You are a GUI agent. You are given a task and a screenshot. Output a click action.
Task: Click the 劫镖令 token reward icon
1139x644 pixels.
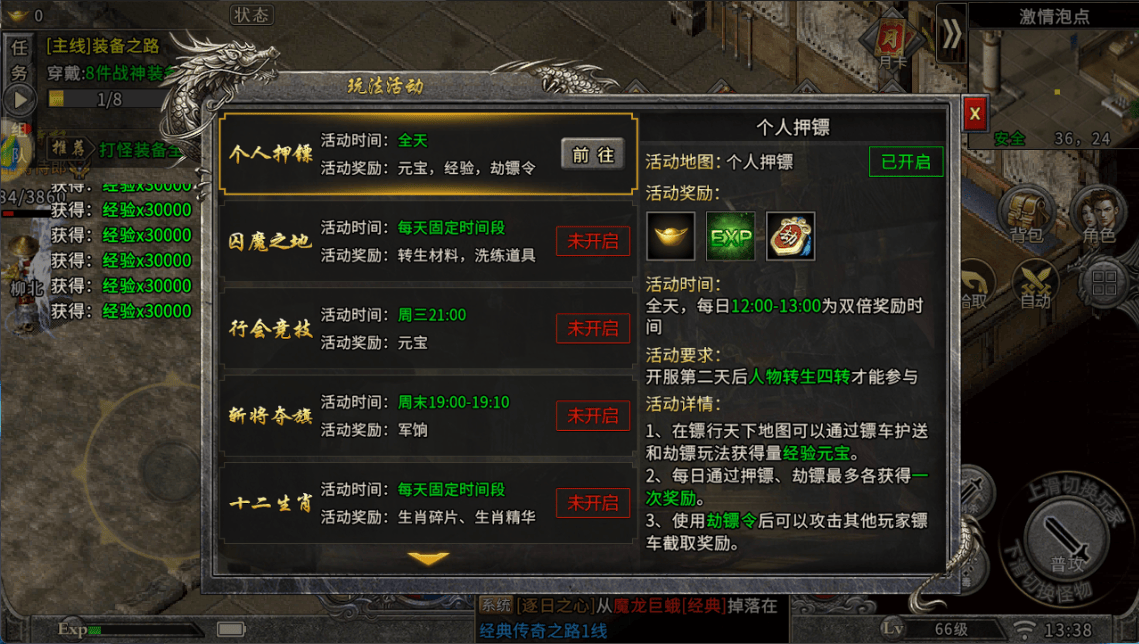[790, 236]
